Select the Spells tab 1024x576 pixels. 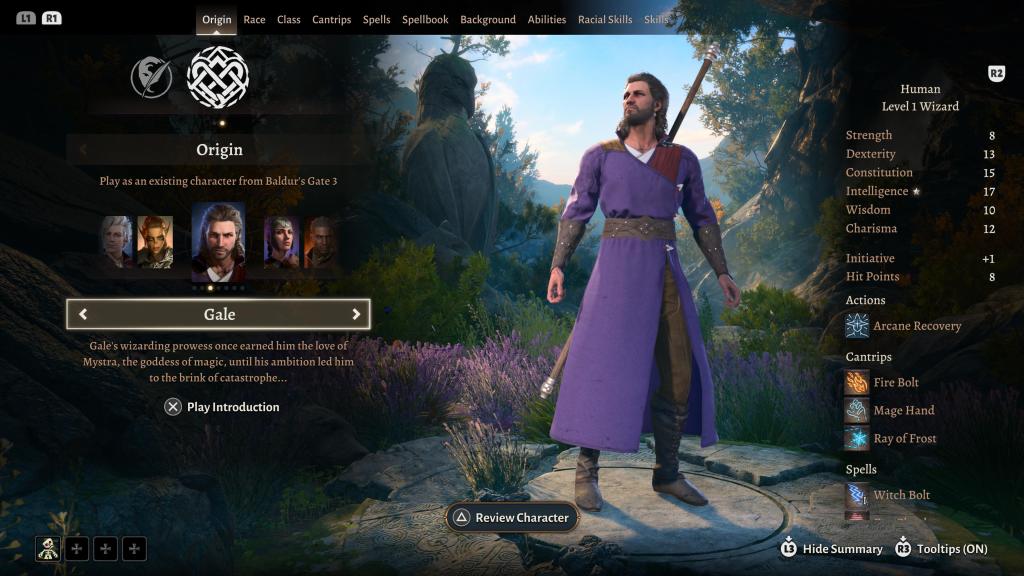tap(376, 20)
